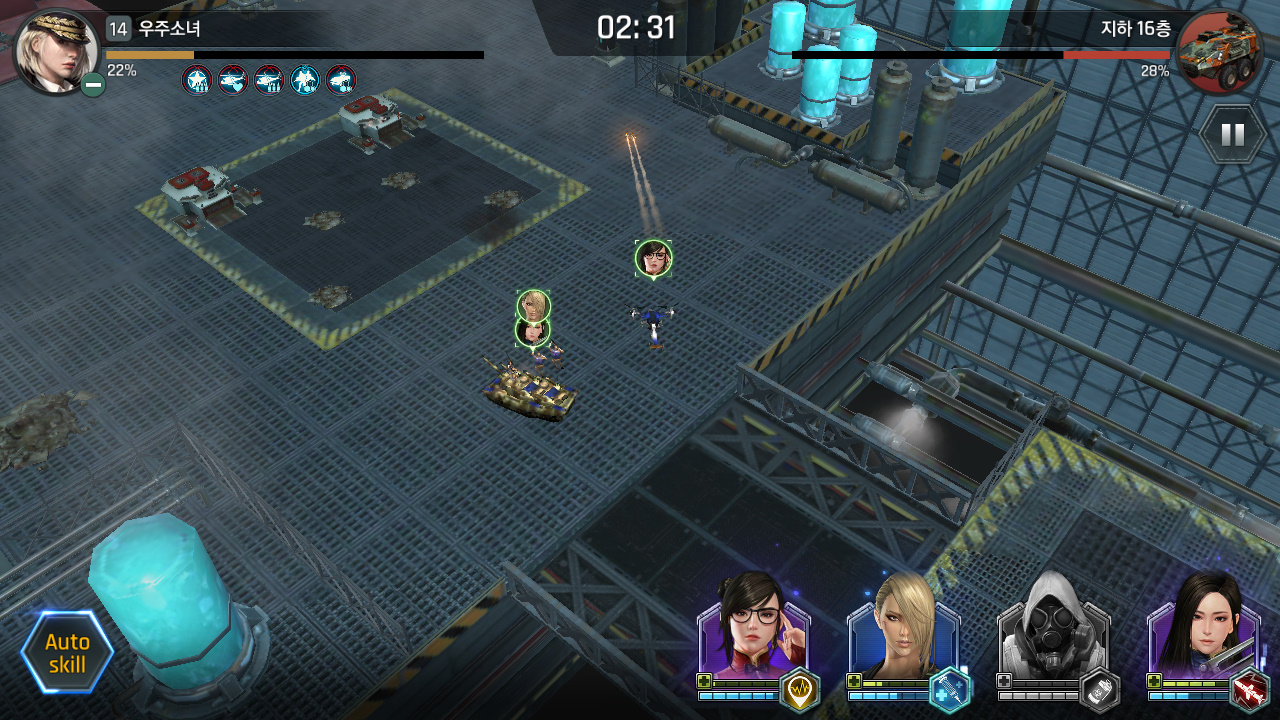The width and height of the screenshot is (1280, 720).
Task: Select the blonde heroine's portrait card
Action: pos(900,626)
